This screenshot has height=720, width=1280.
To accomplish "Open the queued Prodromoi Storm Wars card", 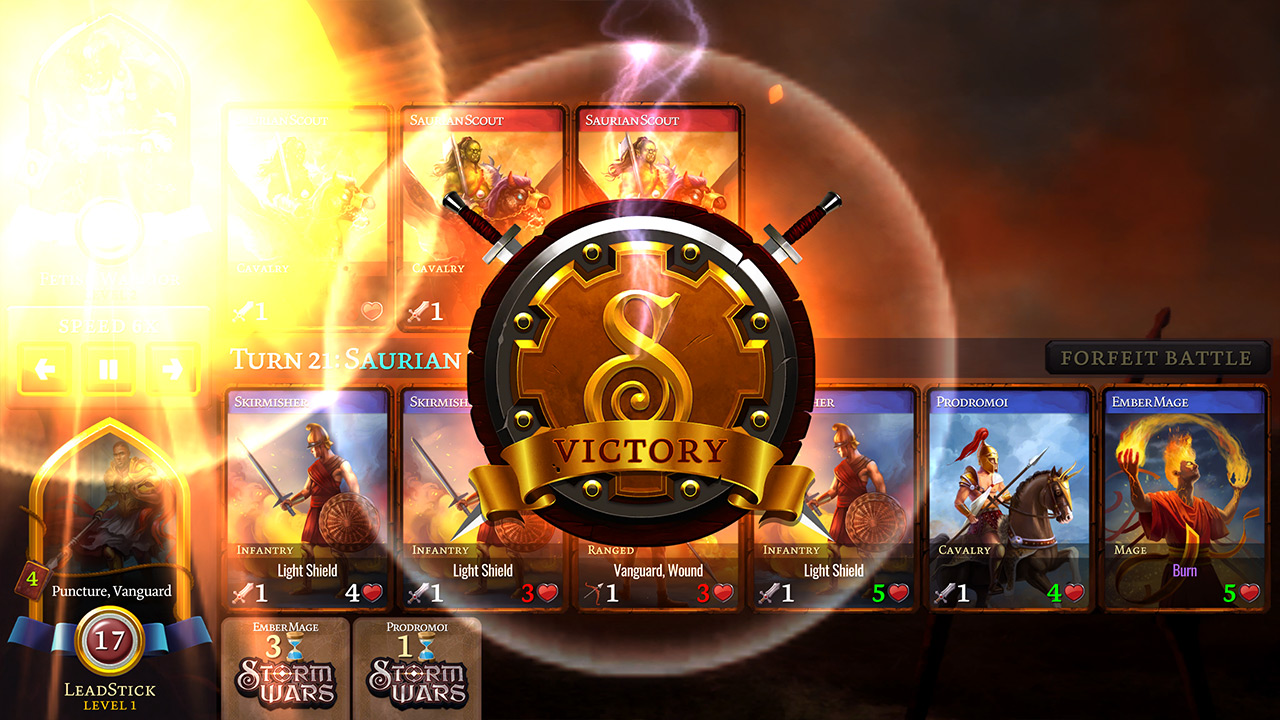I will 417,668.
